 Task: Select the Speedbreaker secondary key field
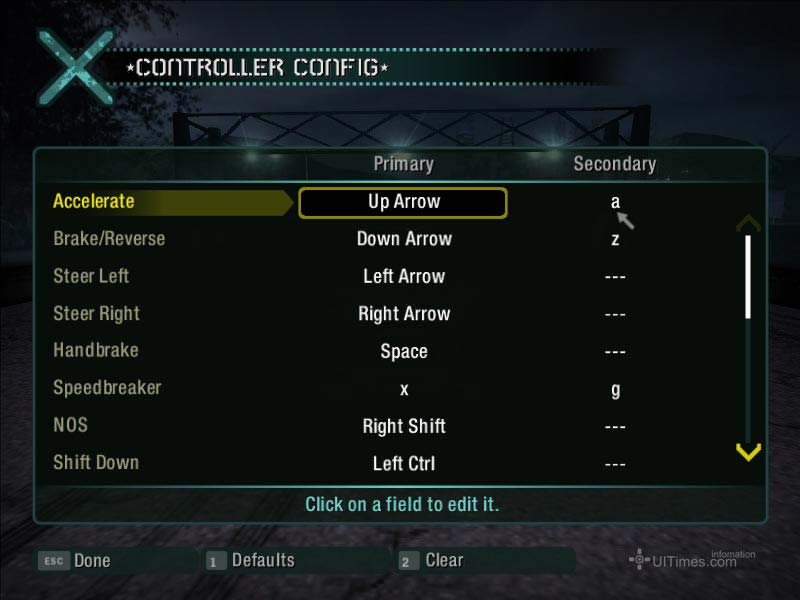point(615,389)
